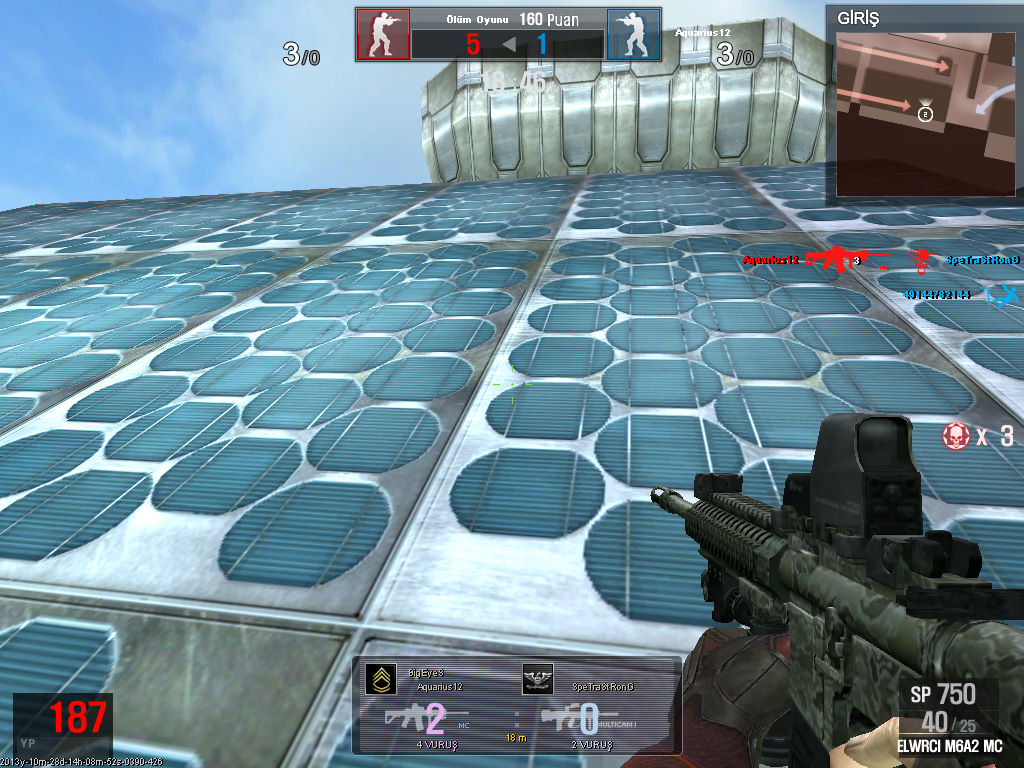The width and height of the screenshot is (1024, 768).
Task: Click the red rifle kill feed entry
Action: (x=832, y=260)
